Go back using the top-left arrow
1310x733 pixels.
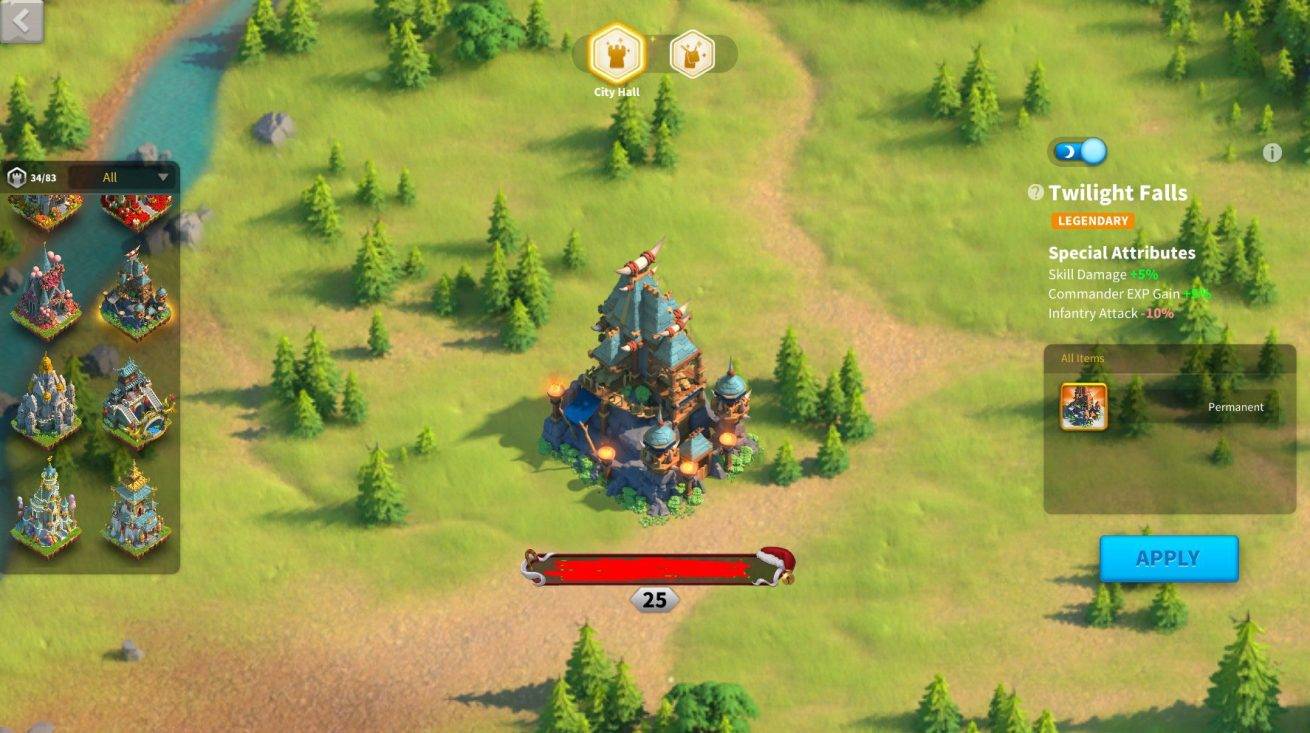[22, 22]
